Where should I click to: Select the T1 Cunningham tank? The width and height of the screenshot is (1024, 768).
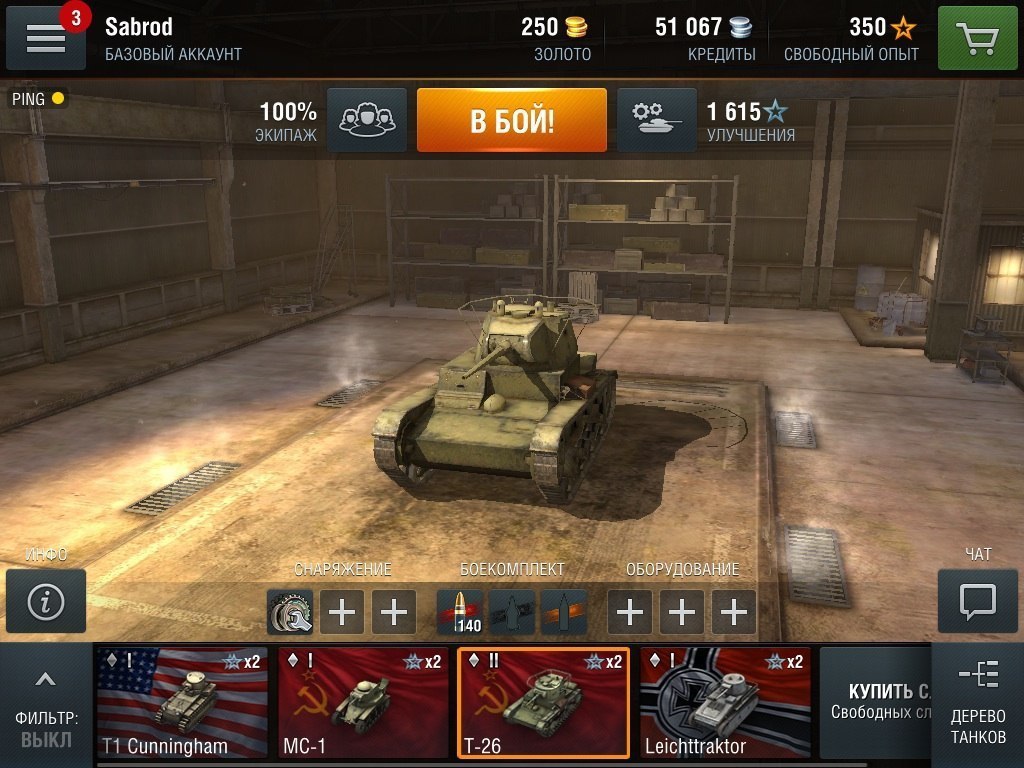coord(182,703)
